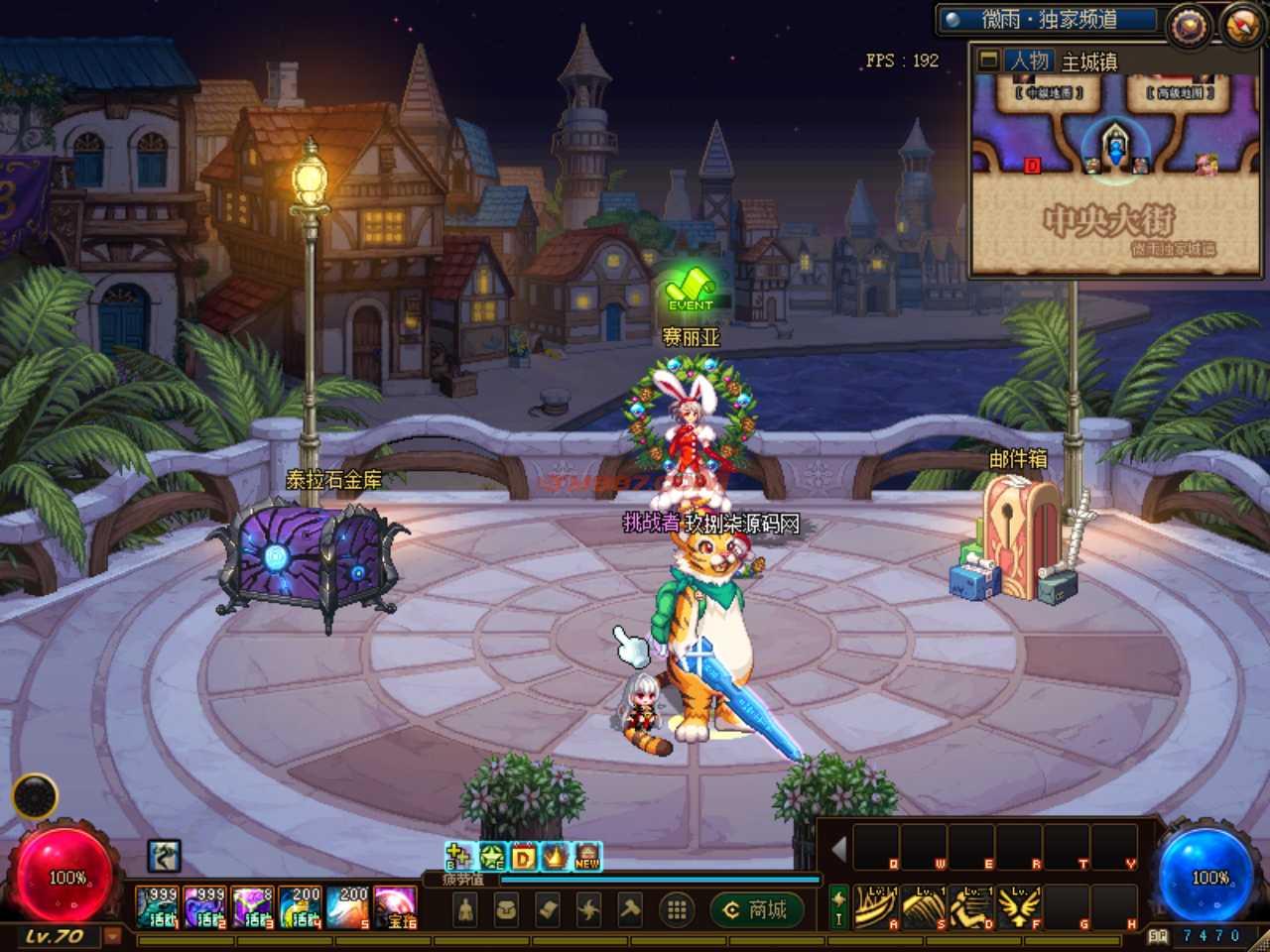Use the purple box item in slot 3
The image size is (1270, 952).
(253, 907)
